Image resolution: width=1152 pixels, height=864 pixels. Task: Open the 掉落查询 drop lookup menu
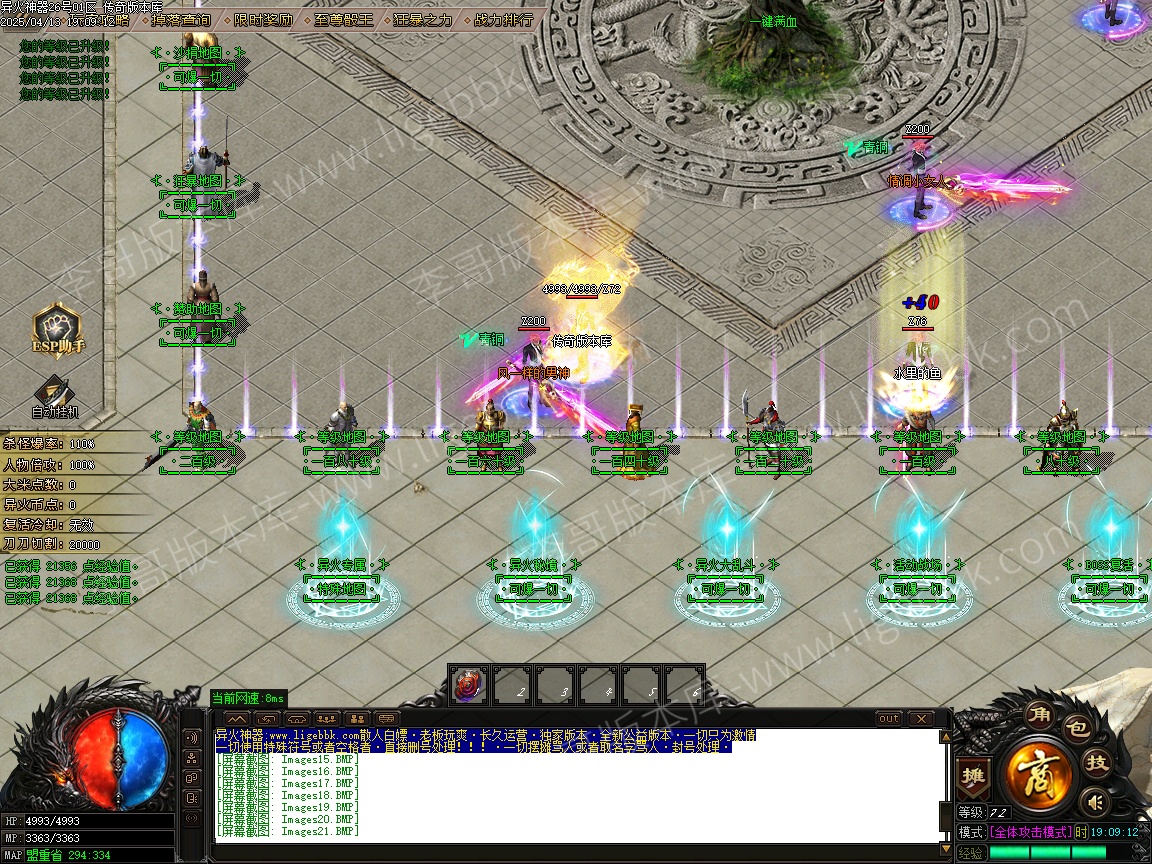pos(182,19)
